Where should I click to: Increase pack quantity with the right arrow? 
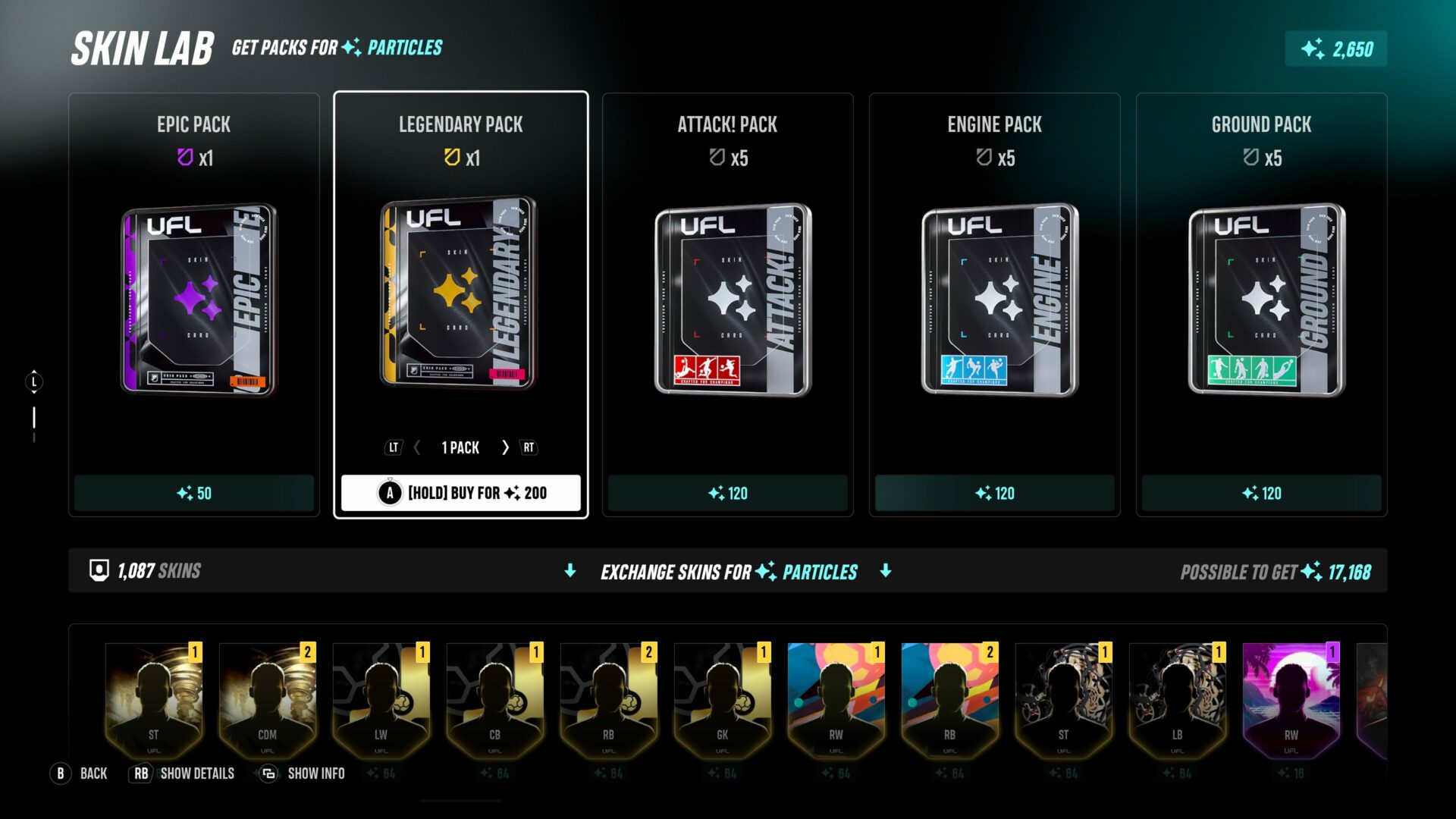[x=505, y=448]
